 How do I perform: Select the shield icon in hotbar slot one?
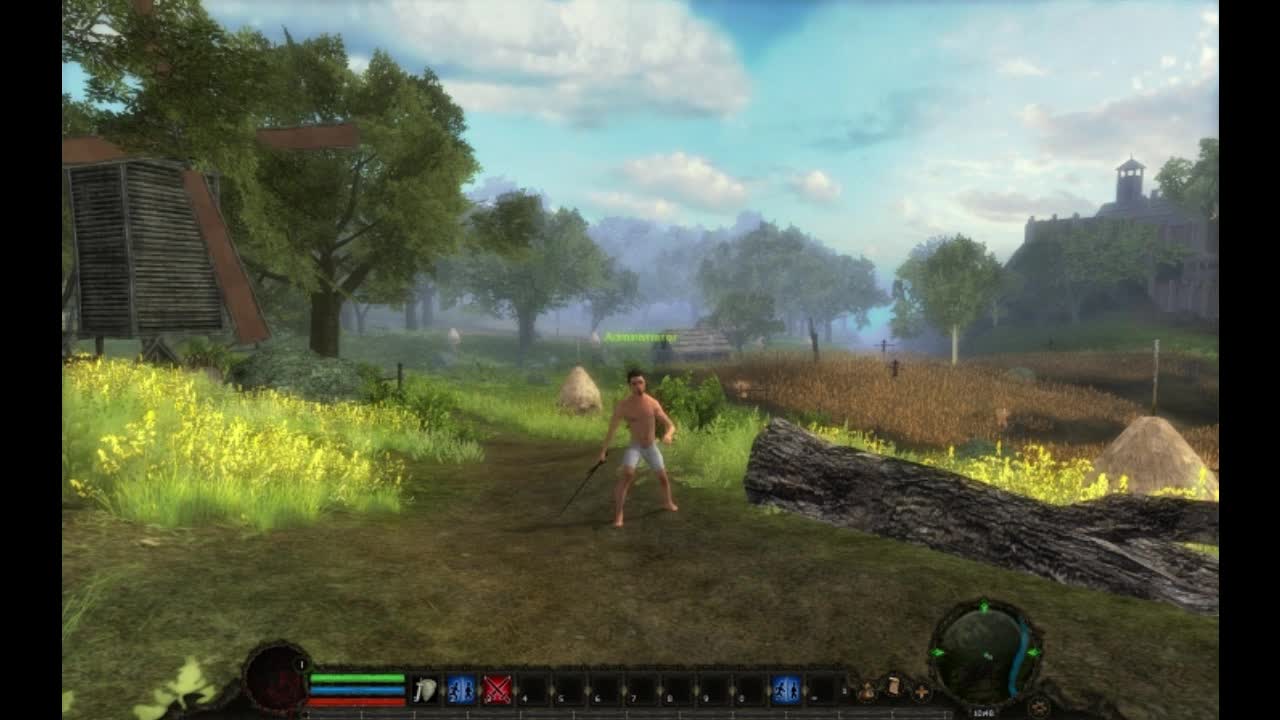coord(423,689)
